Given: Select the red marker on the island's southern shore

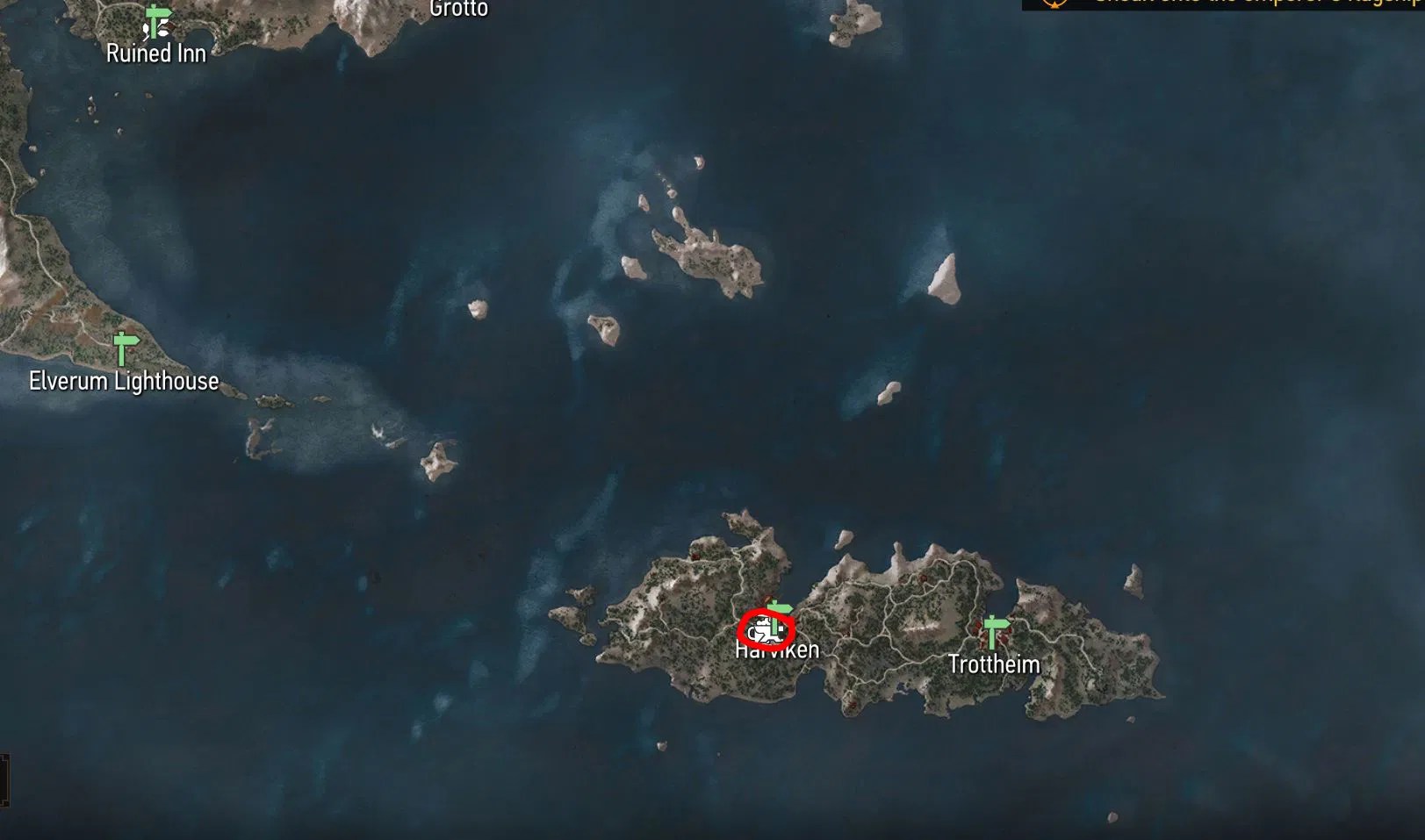Looking at the screenshot, I should 852,702.
